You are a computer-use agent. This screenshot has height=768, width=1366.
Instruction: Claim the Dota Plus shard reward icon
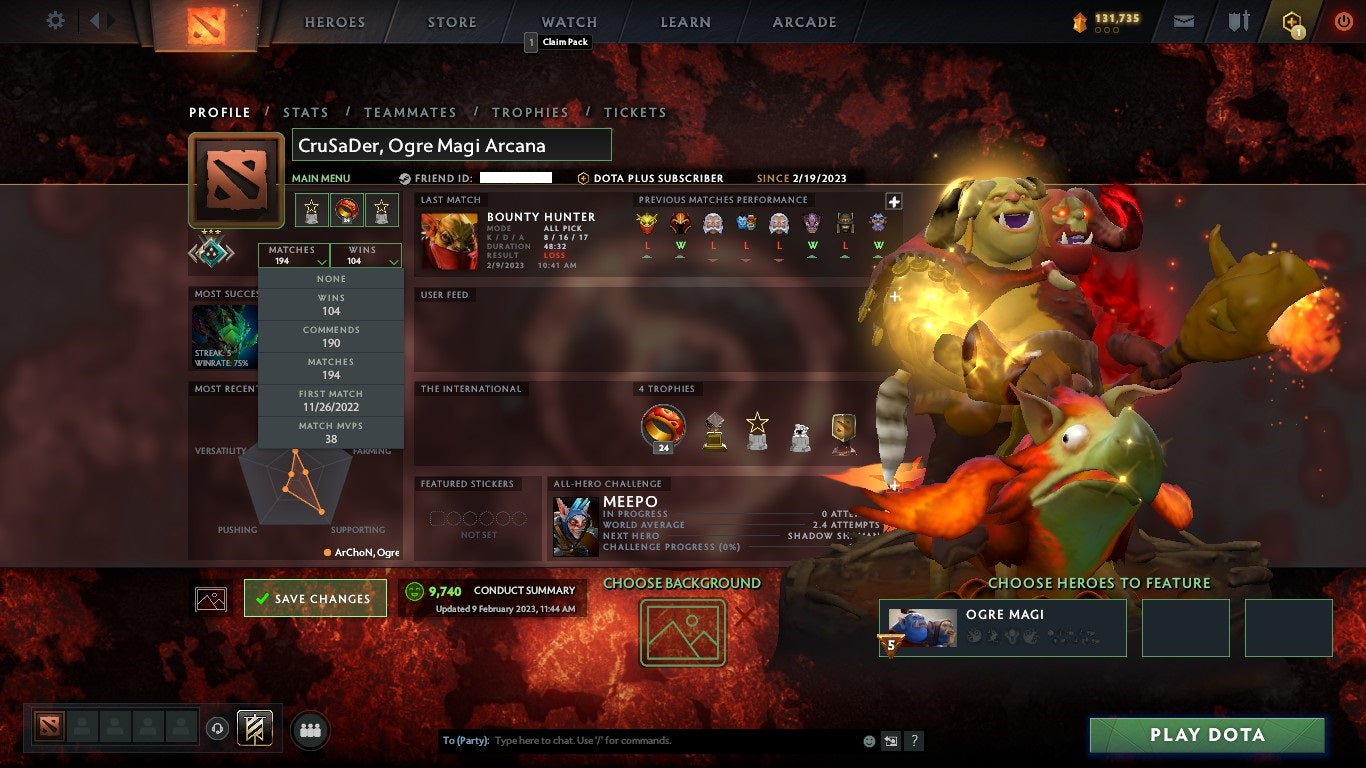click(x=1293, y=19)
